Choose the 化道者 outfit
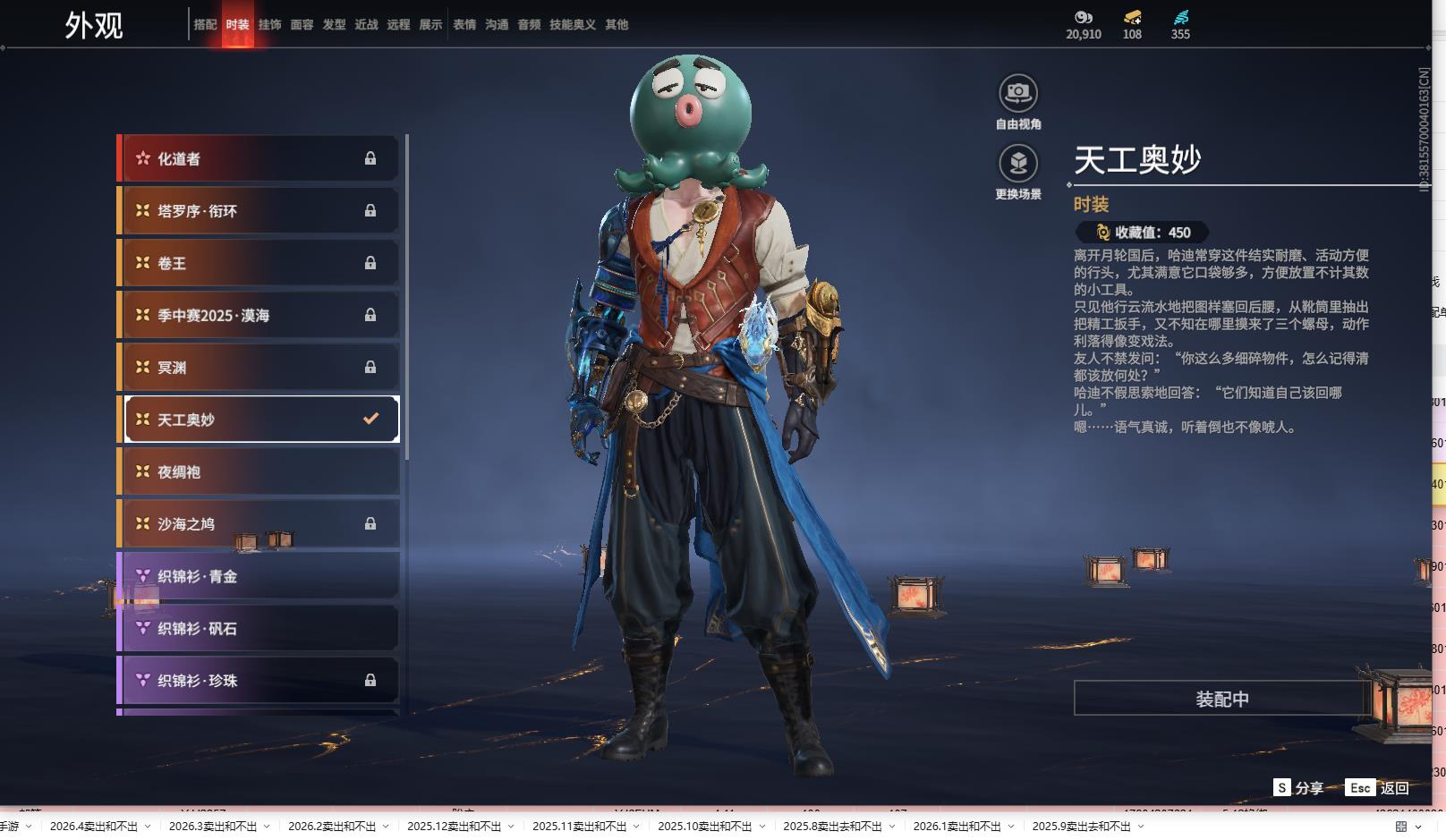The width and height of the screenshot is (1446, 840). coord(258,159)
